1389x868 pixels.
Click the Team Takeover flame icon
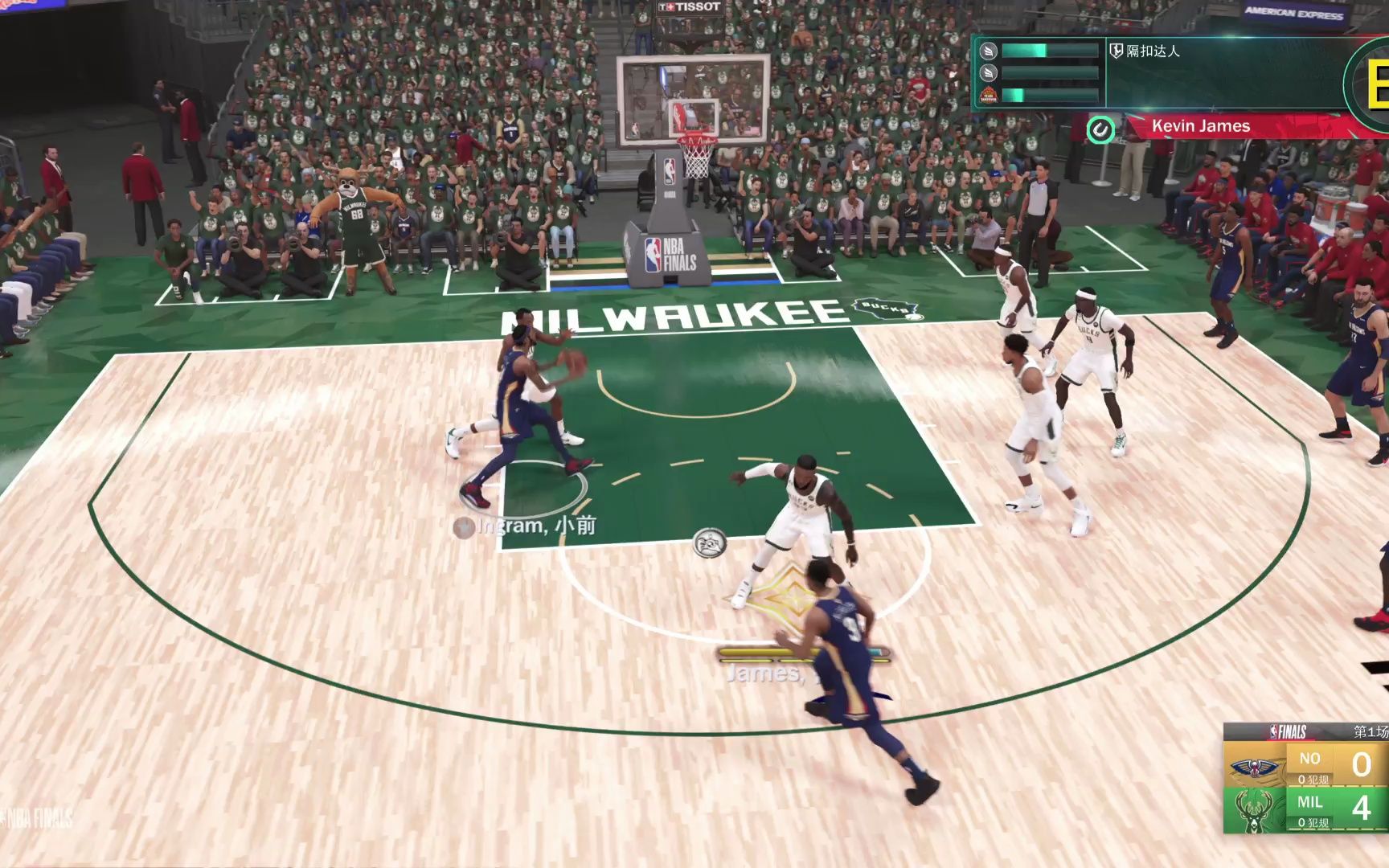pos(990,96)
